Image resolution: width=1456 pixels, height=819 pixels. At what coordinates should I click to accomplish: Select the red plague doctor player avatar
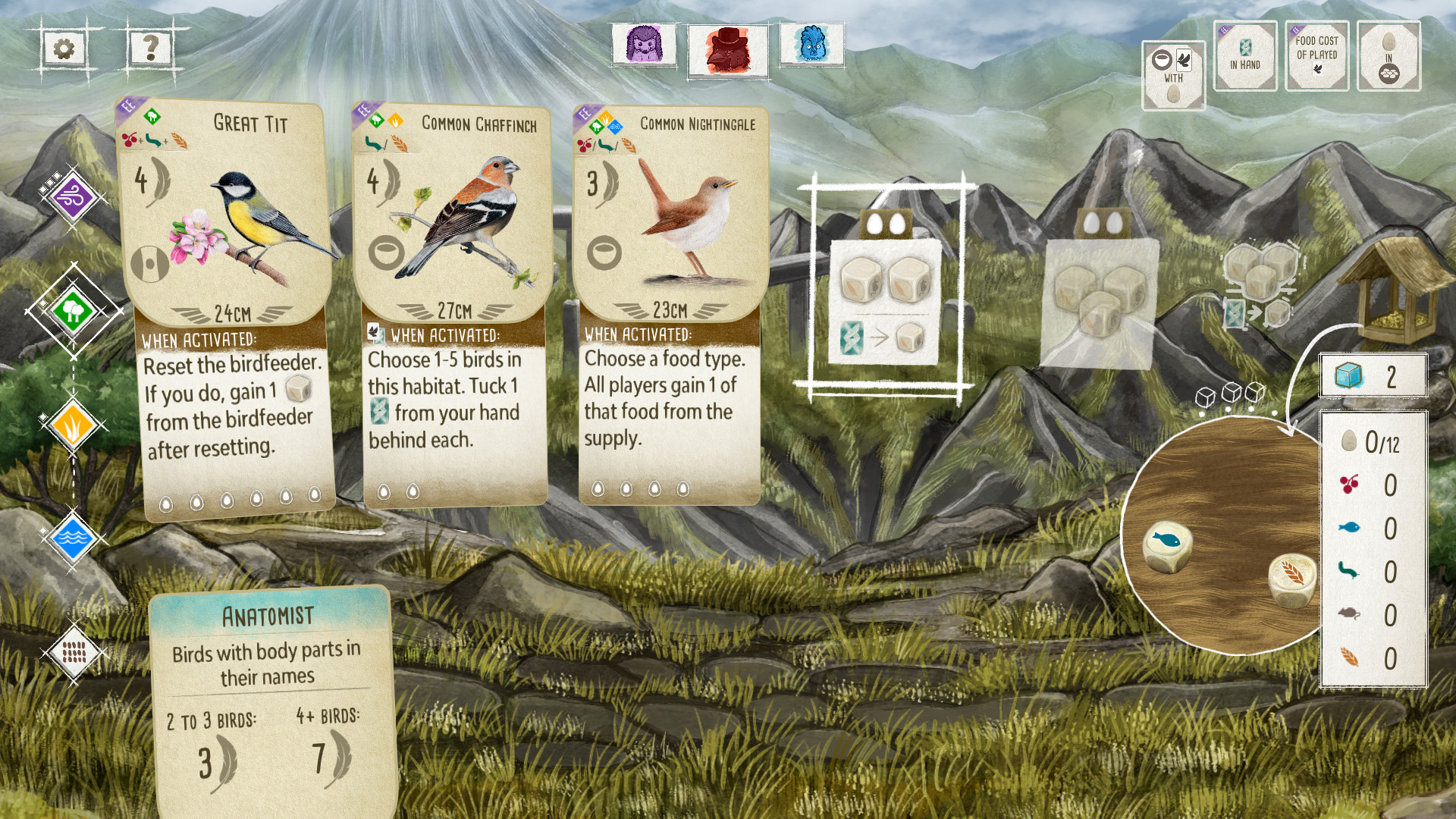click(x=730, y=48)
